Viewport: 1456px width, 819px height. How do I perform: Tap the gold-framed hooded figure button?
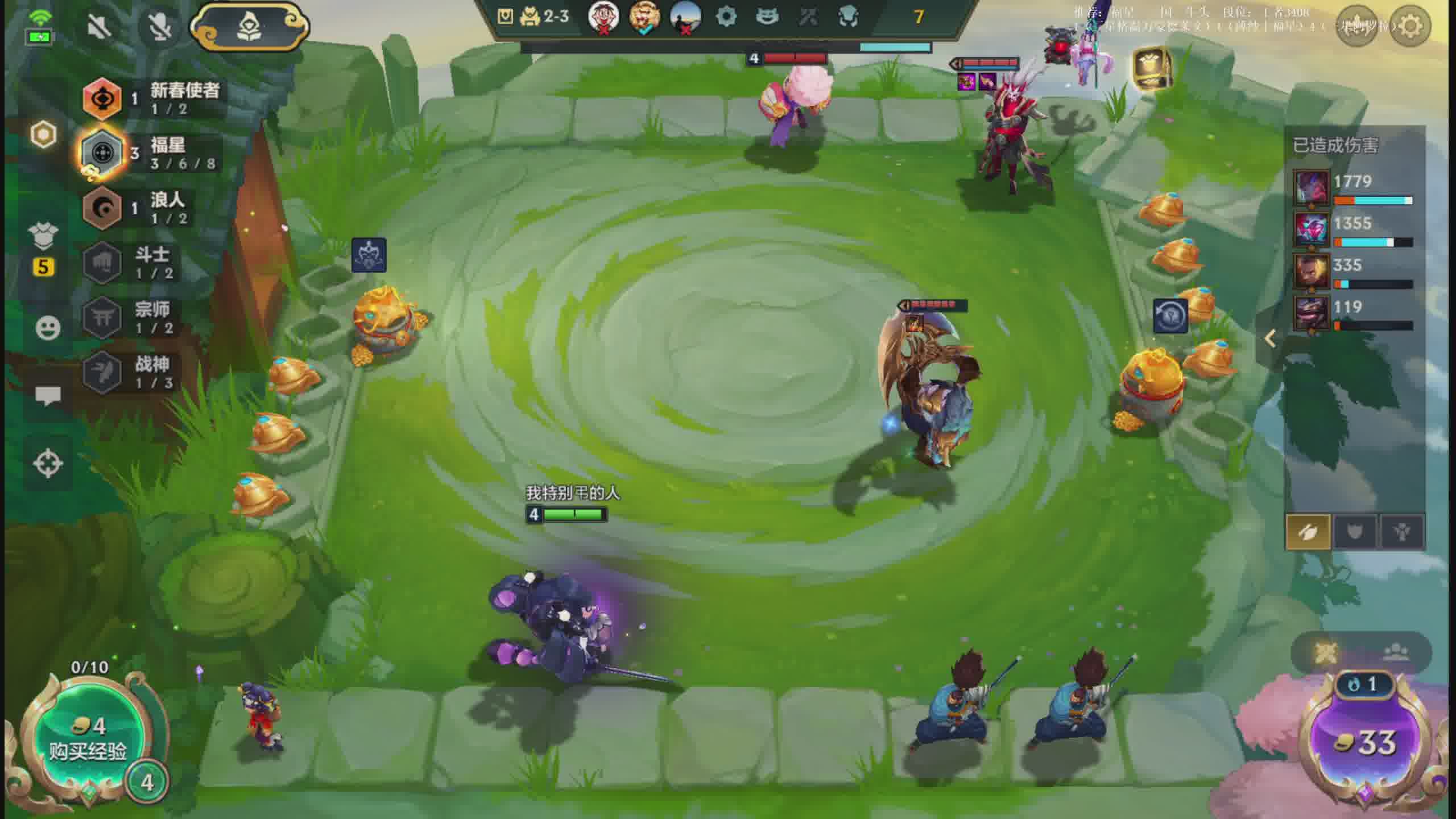[x=249, y=27]
